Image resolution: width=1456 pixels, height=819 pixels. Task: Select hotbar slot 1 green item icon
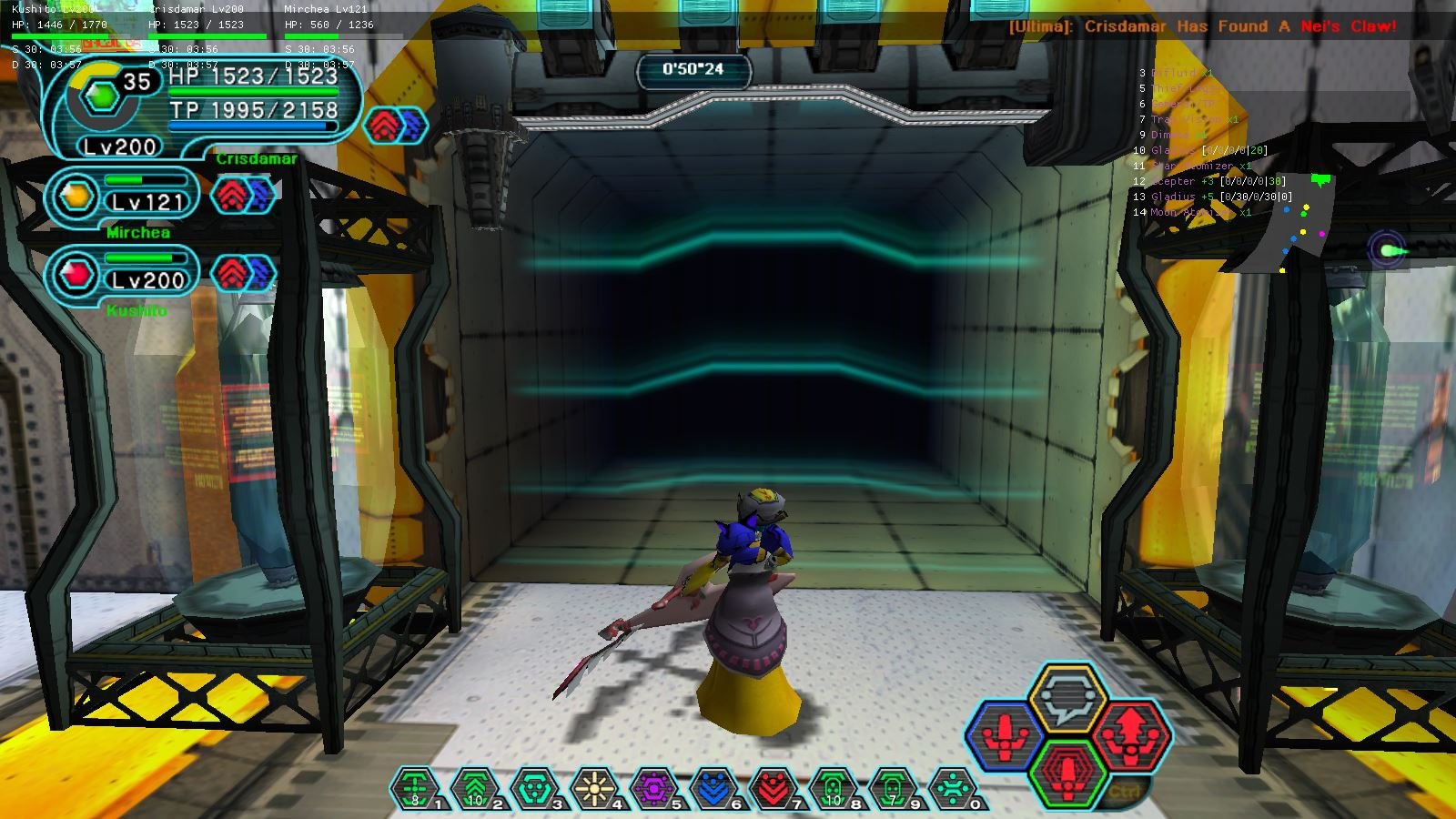click(415, 789)
